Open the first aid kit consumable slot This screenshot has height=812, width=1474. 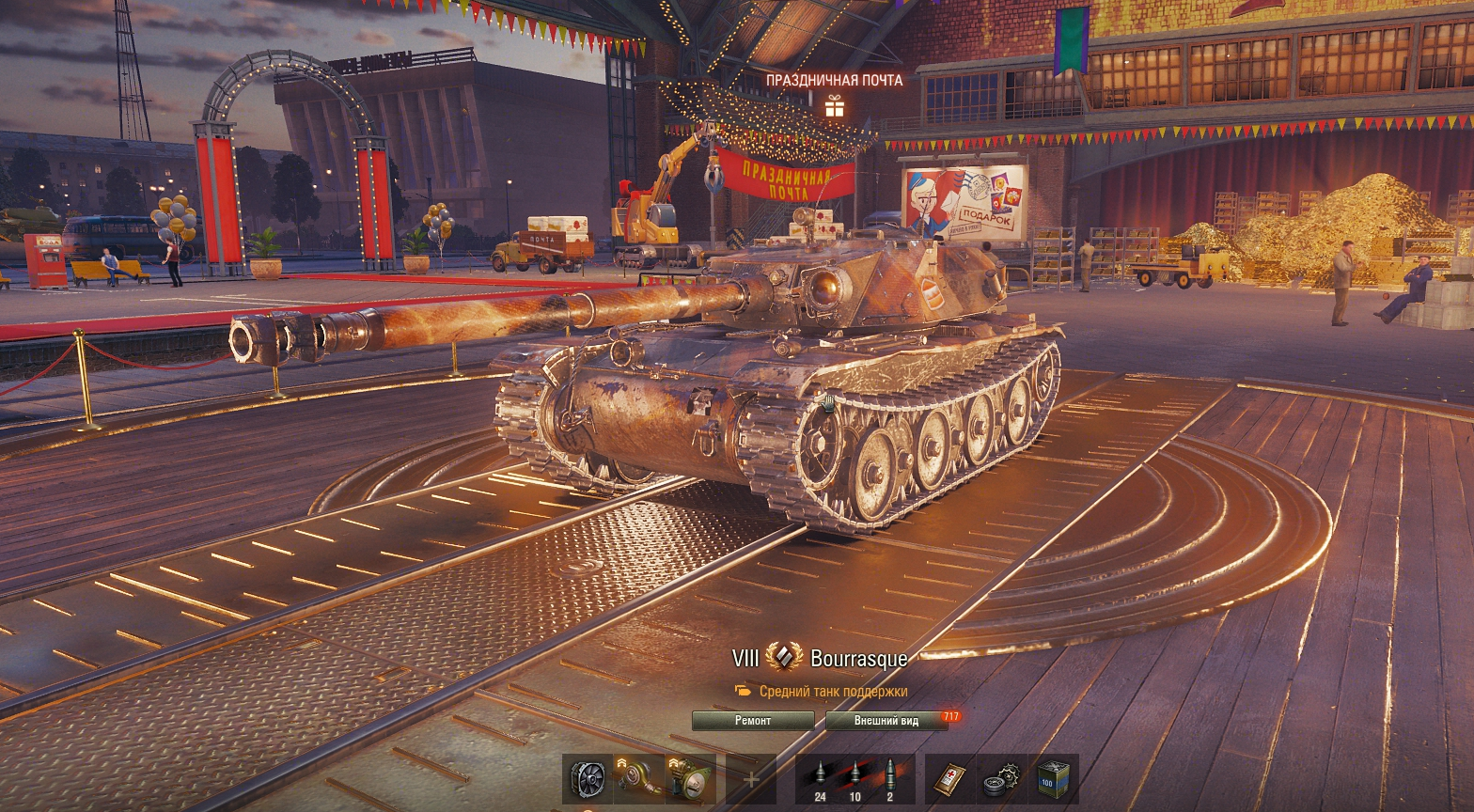[949, 779]
